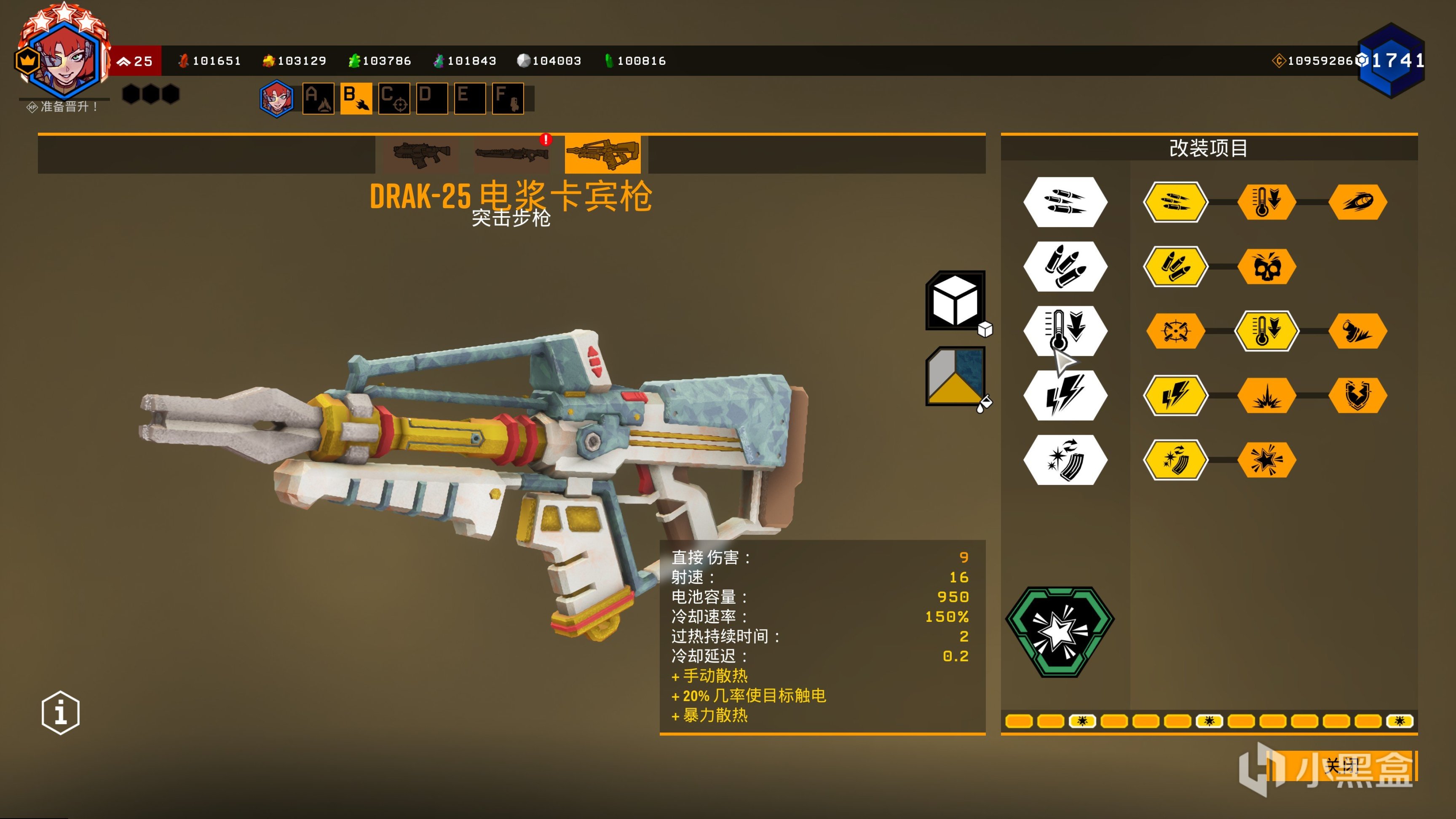Click the green overclock star hexagon

(x=1060, y=631)
